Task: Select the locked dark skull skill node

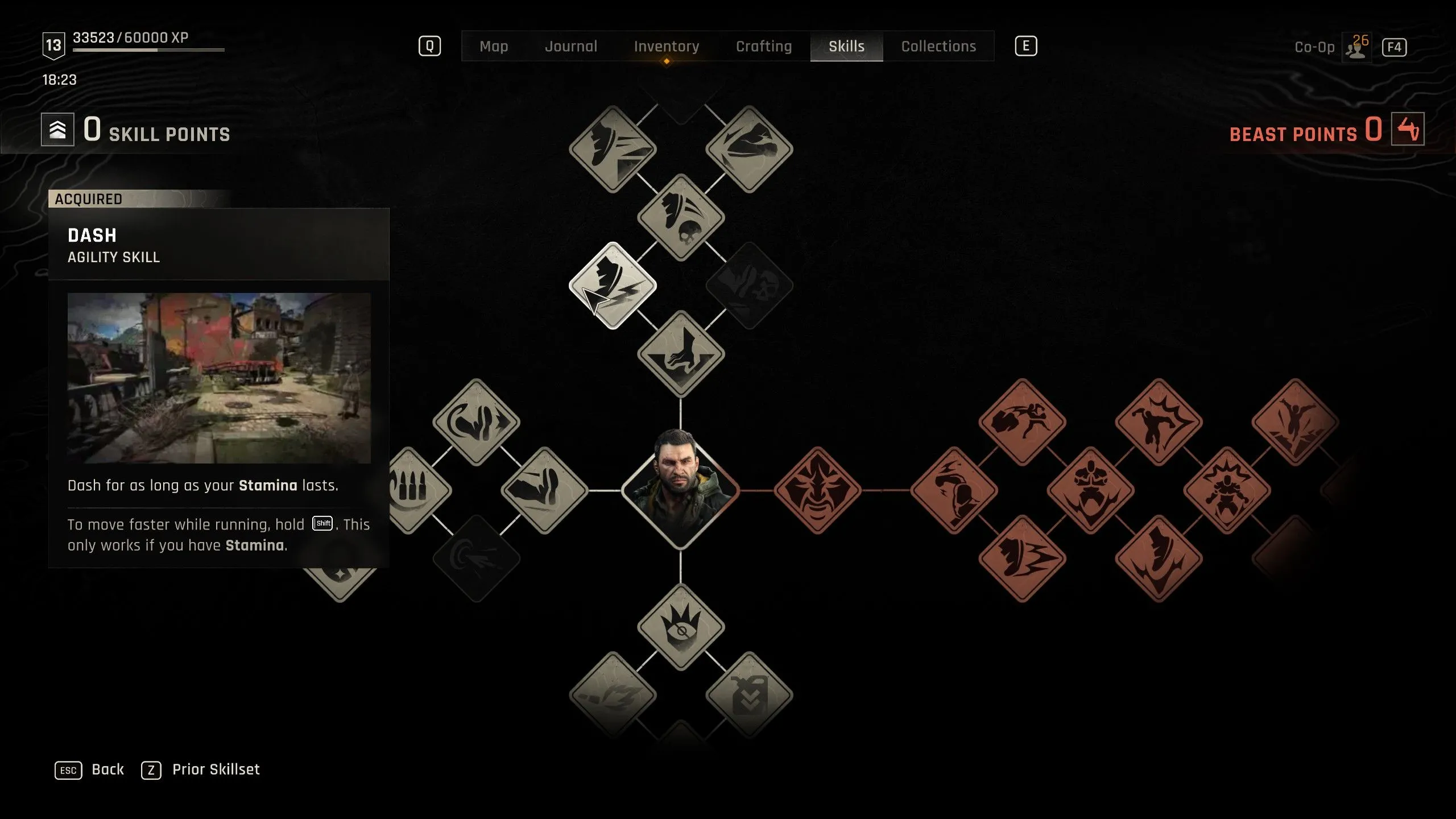Action: 749,286
